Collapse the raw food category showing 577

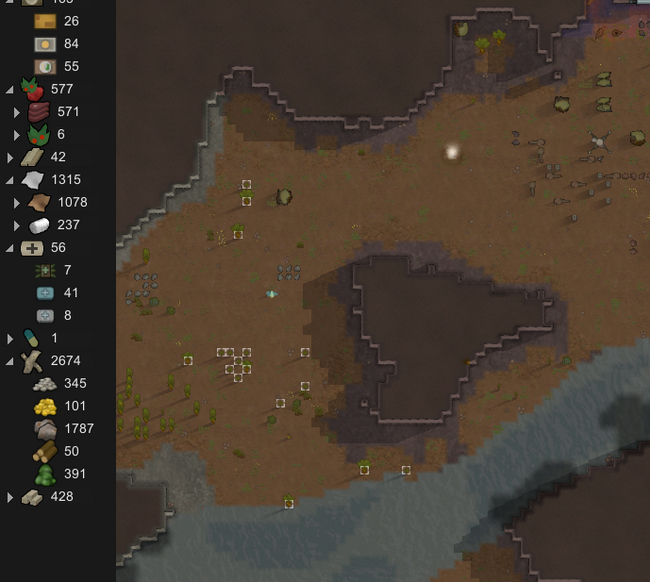pos(10,89)
